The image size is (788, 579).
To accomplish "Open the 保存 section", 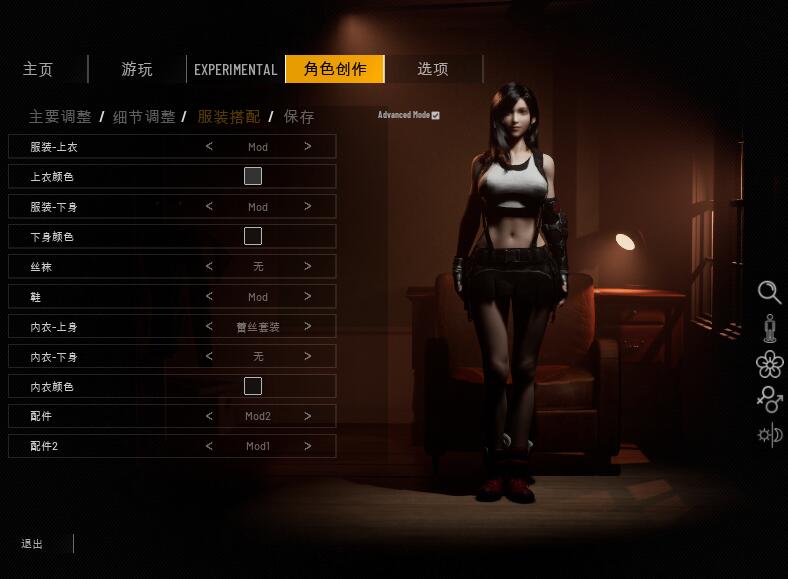I will [x=298, y=117].
